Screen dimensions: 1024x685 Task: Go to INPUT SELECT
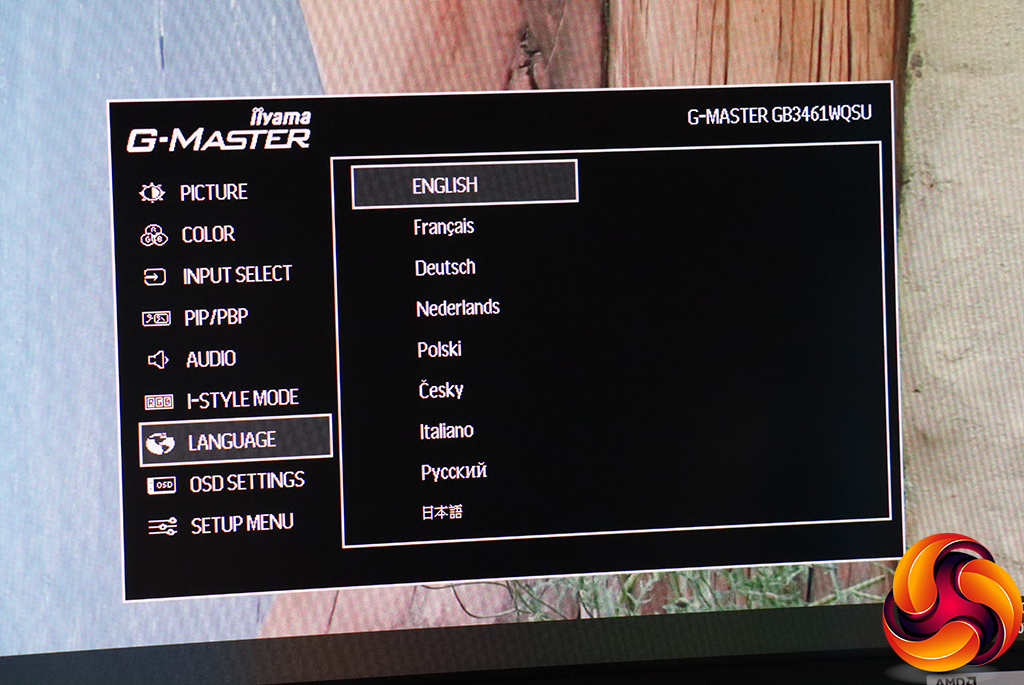coord(236,275)
